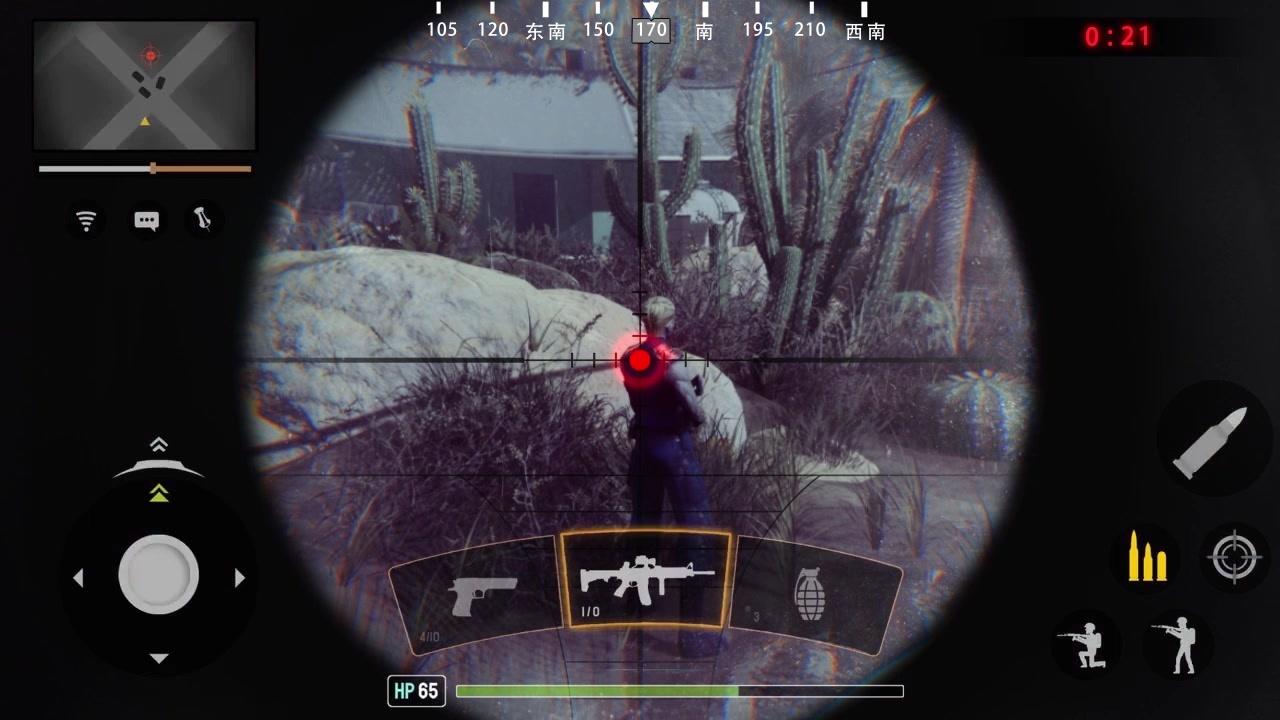Tap the HP 65 health label
The image size is (1280, 720).
(x=416, y=691)
